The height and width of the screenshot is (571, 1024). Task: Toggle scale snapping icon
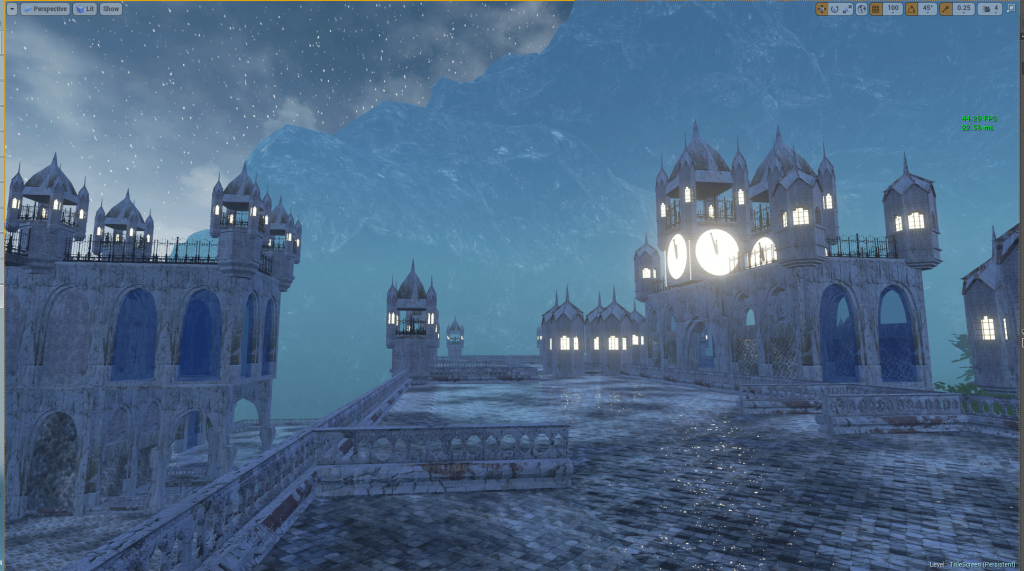point(946,9)
